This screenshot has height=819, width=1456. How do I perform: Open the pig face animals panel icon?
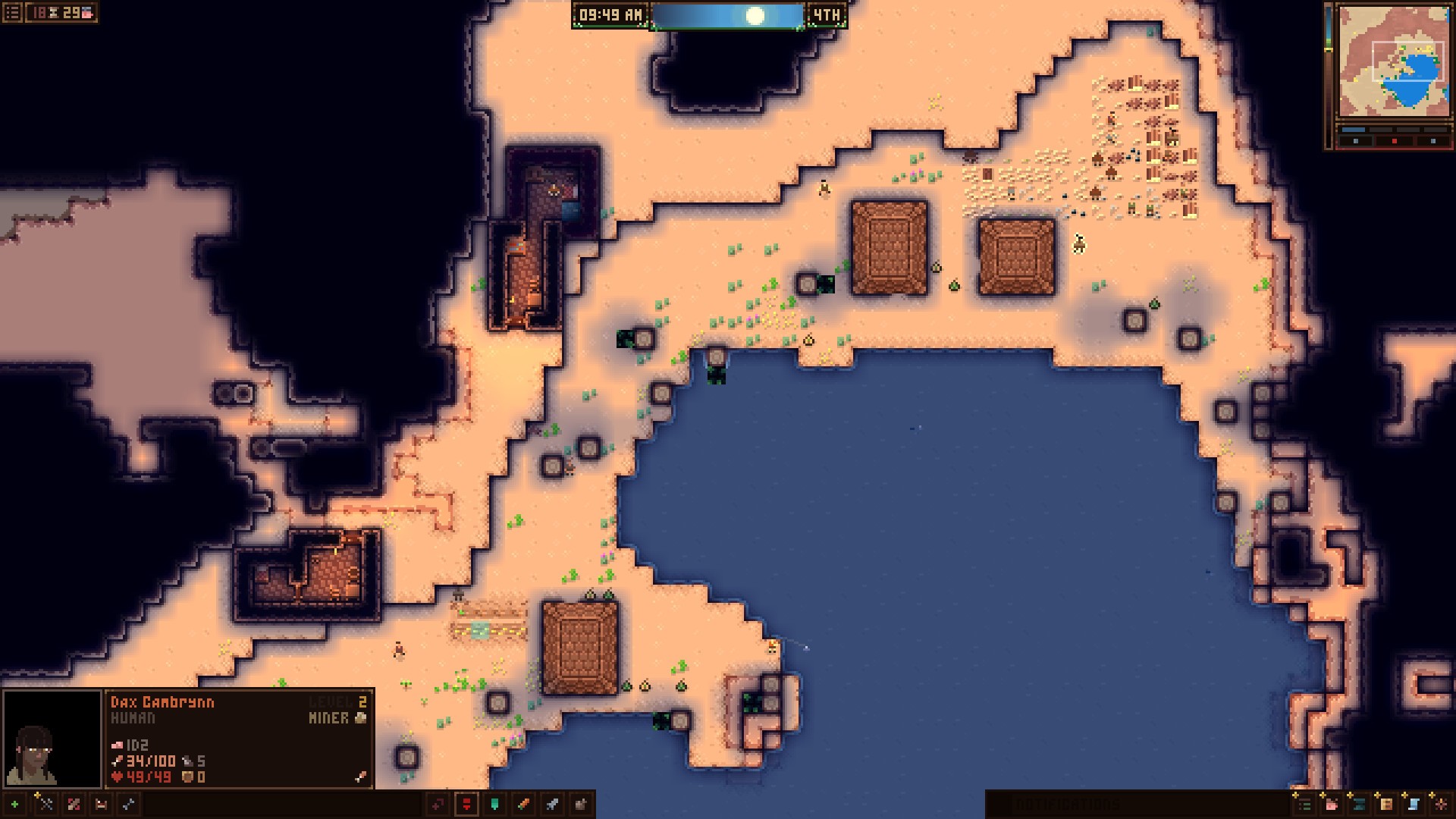(x=1332, y=805)
